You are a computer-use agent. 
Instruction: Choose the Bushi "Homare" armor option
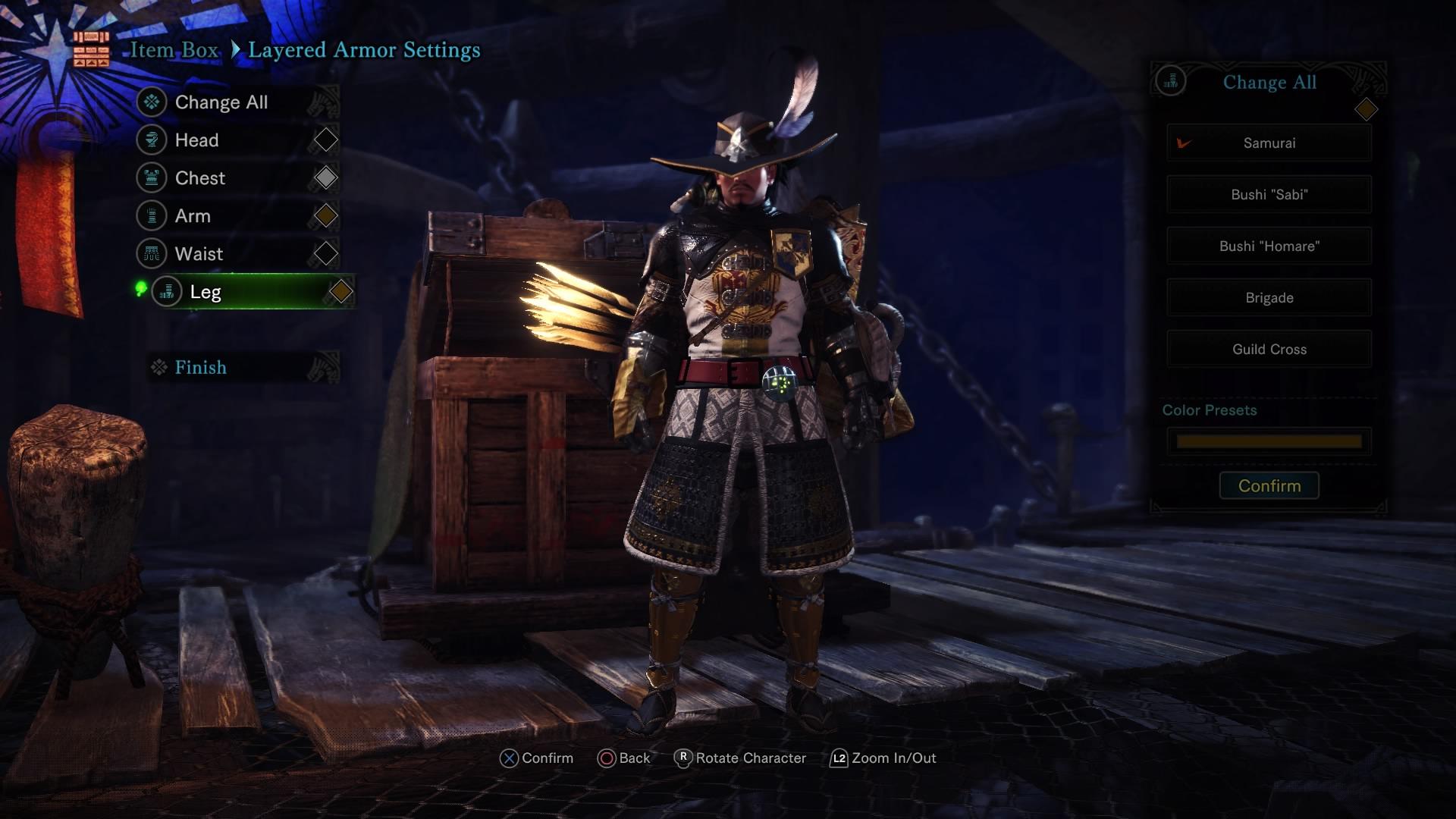(x=1269, y=246)
